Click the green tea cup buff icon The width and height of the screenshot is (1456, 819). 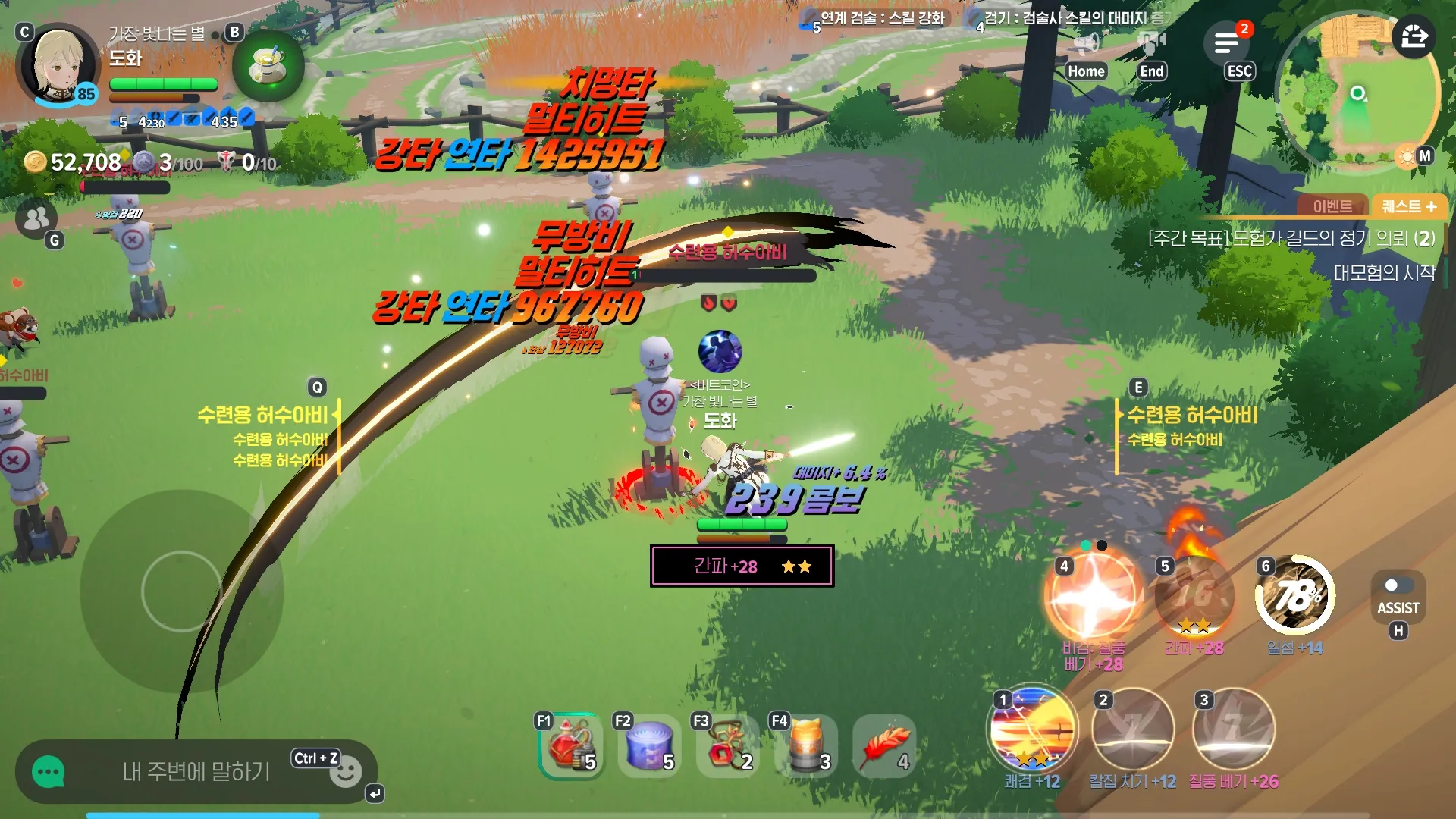click(x=267, y=67)
